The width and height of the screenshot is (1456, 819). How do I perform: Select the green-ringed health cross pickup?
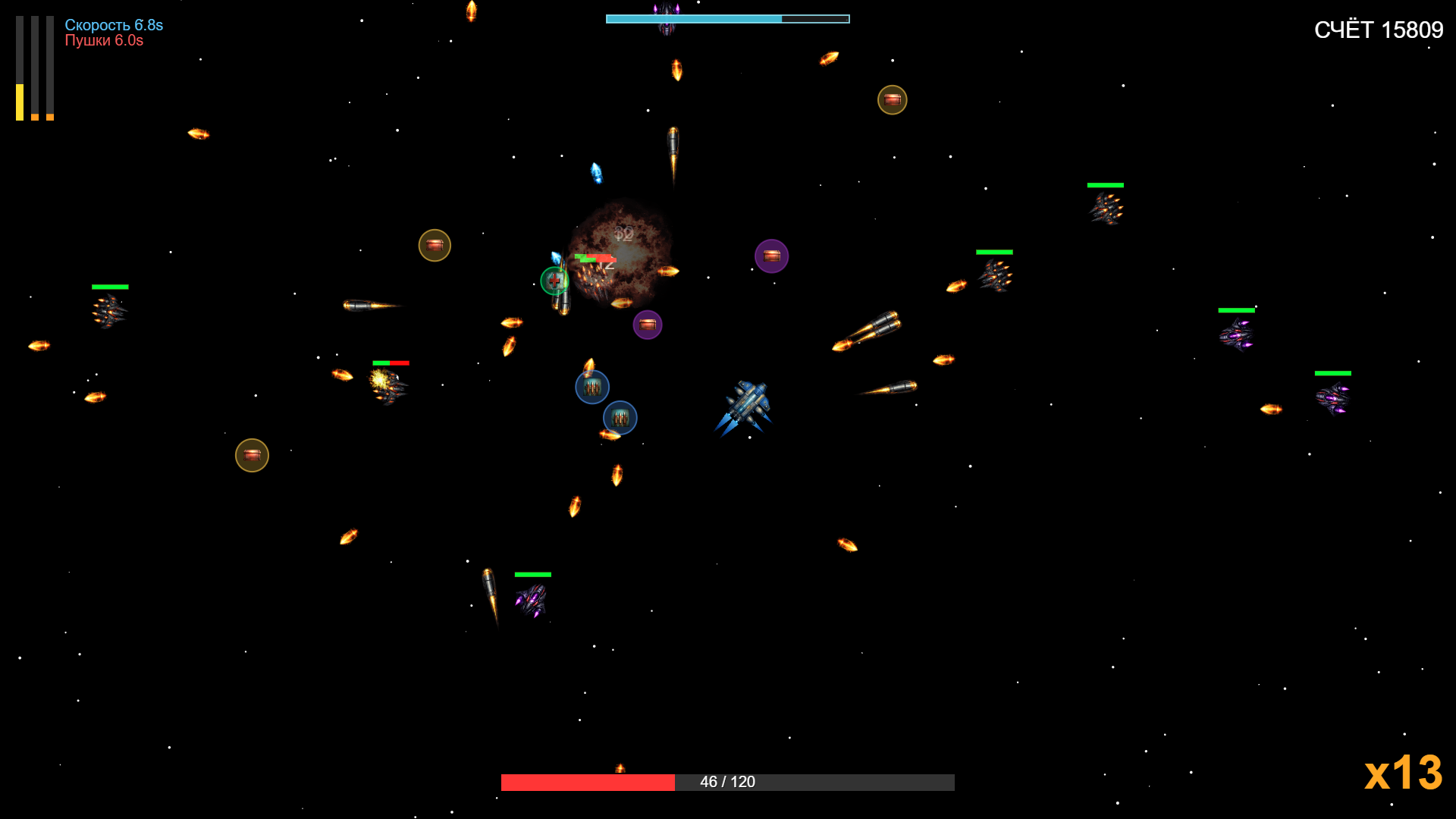pyautogui.click(x=554, y=281)
